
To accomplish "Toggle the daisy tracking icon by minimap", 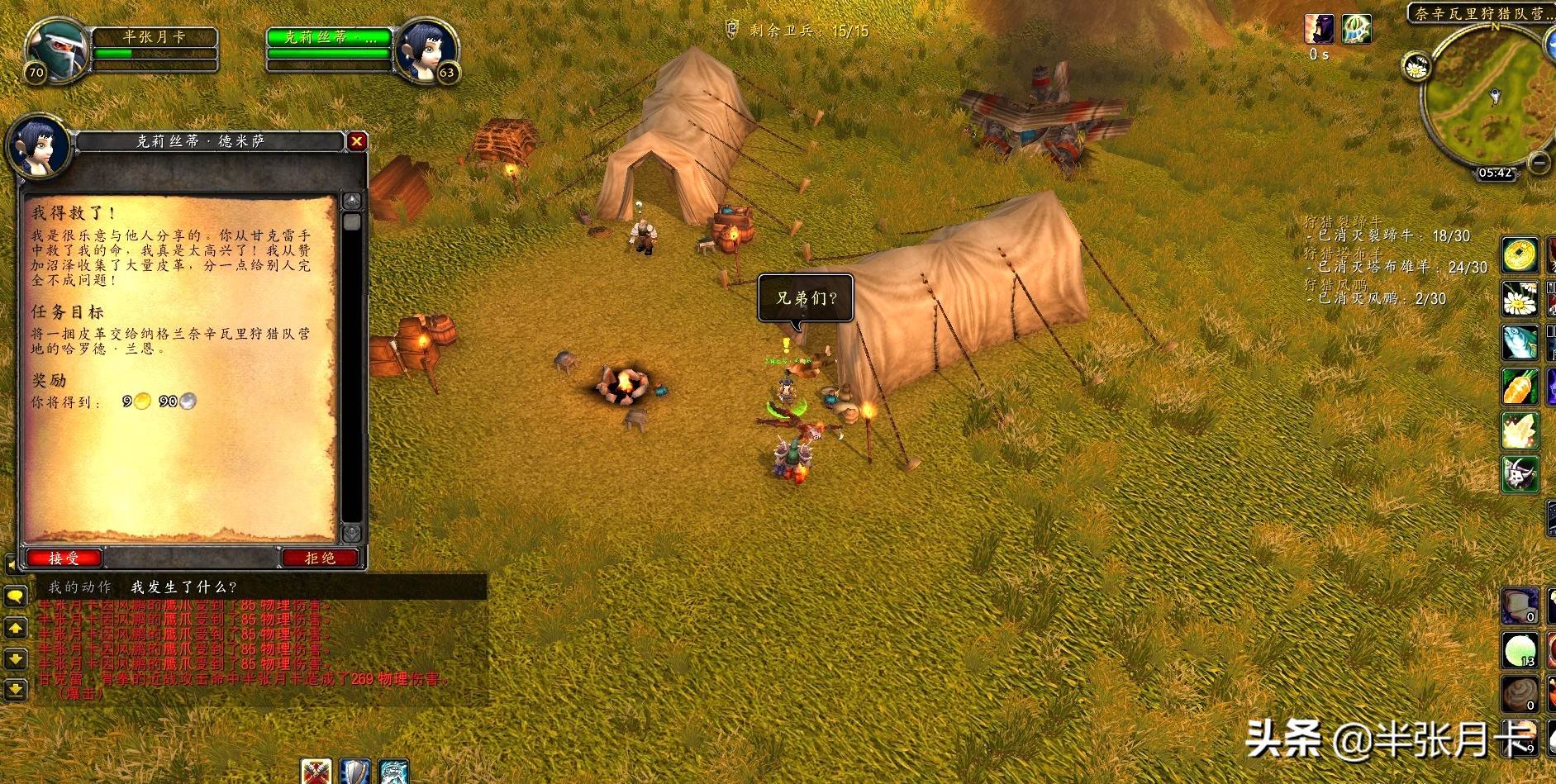I will [x=1416, y=67].
